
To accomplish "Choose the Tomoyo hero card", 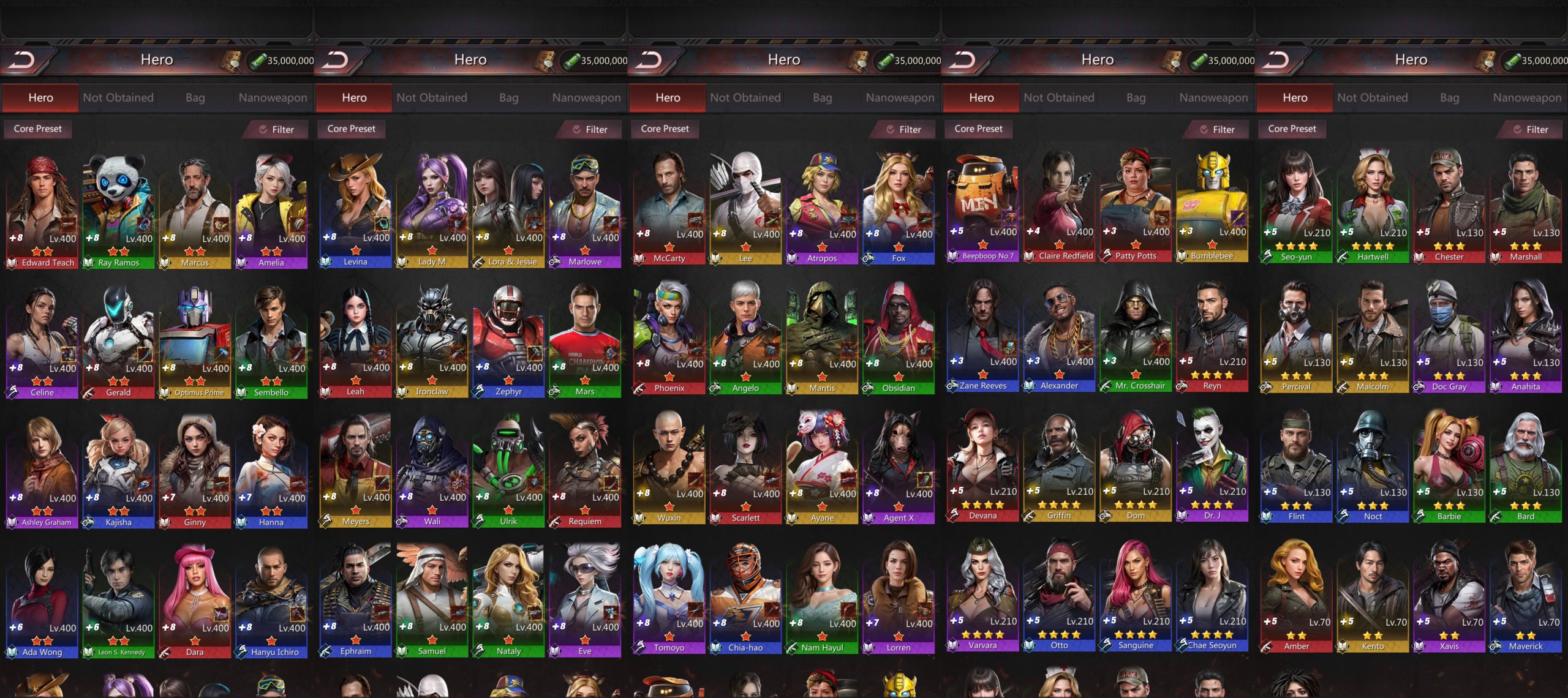I will coord(669,597).
